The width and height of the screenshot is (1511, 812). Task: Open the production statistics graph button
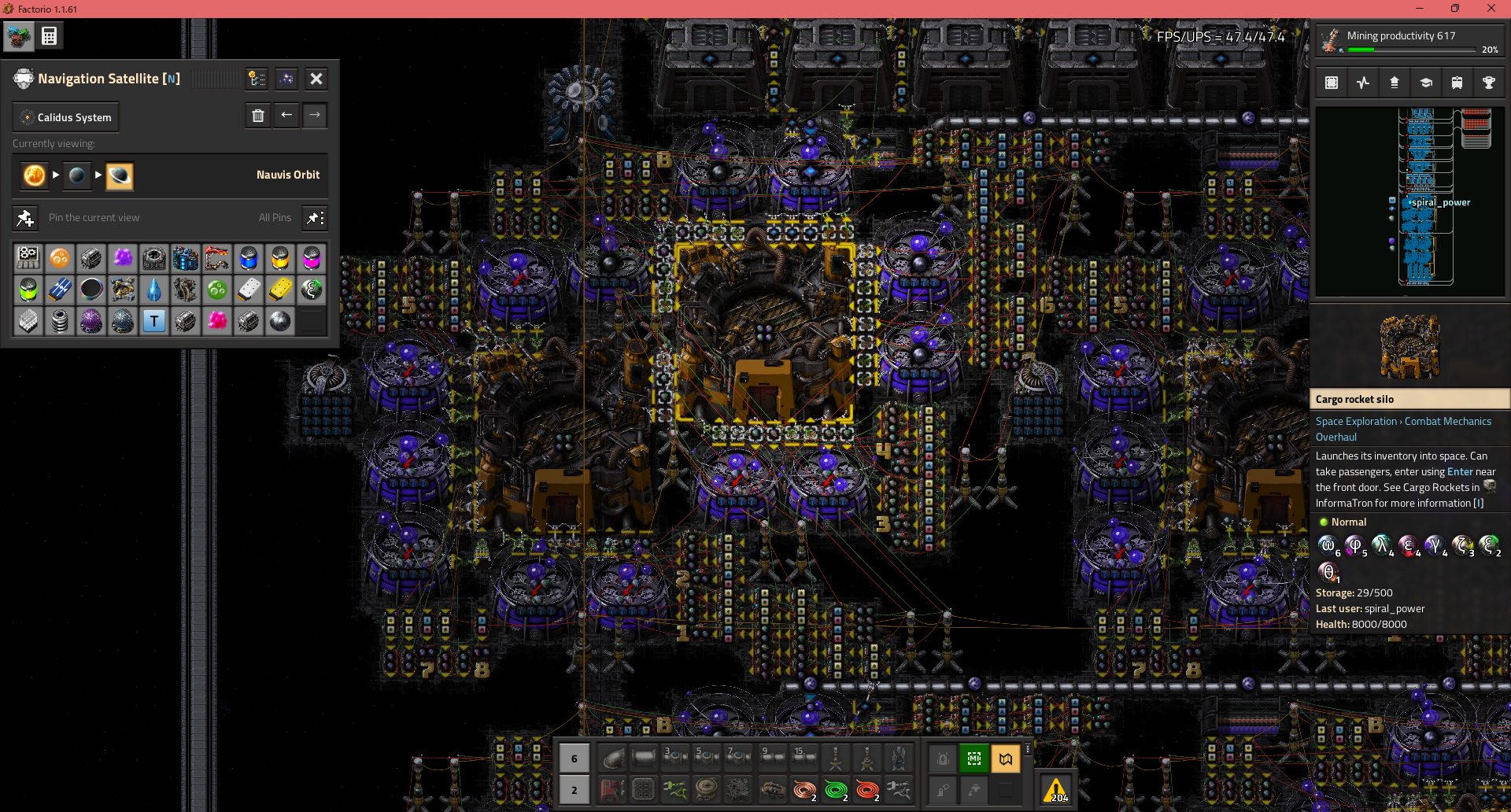pyautogui.click(x=1363, y=83)
